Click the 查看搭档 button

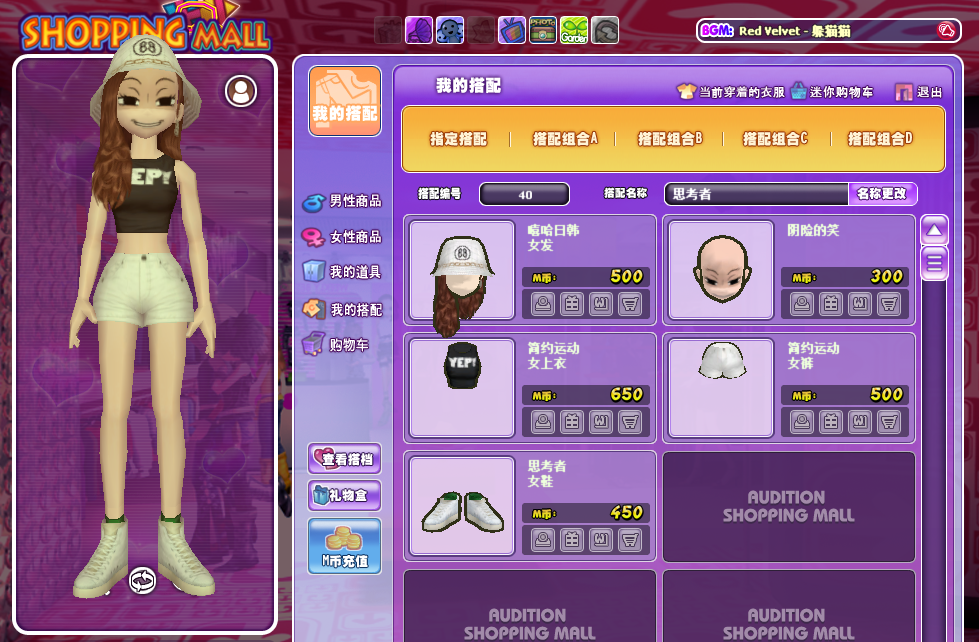coord(344,458)
